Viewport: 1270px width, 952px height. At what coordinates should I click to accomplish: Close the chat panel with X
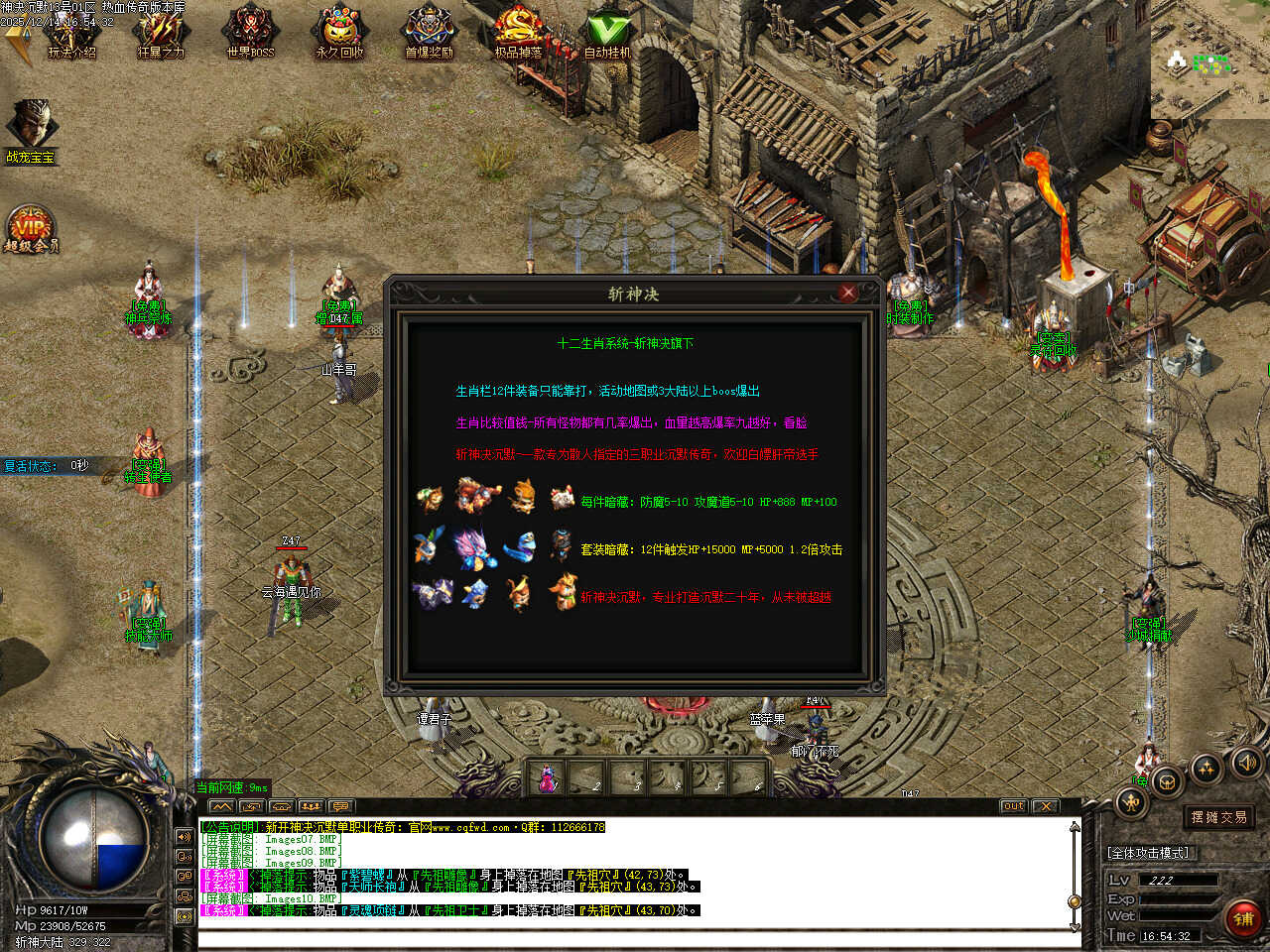(x=1045, y=806)
